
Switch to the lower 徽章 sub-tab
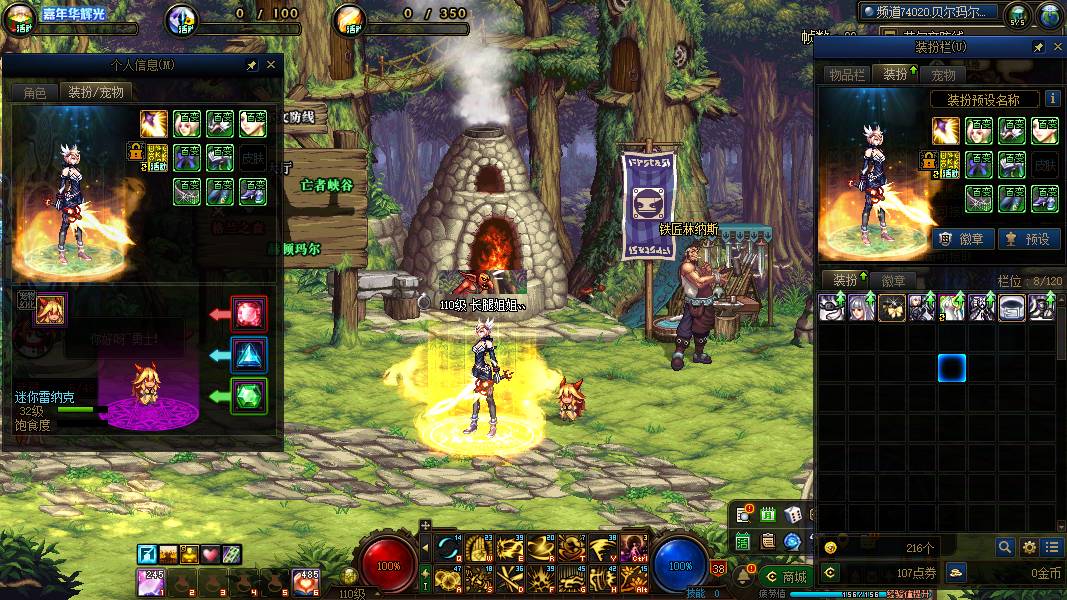pos(893,281)
